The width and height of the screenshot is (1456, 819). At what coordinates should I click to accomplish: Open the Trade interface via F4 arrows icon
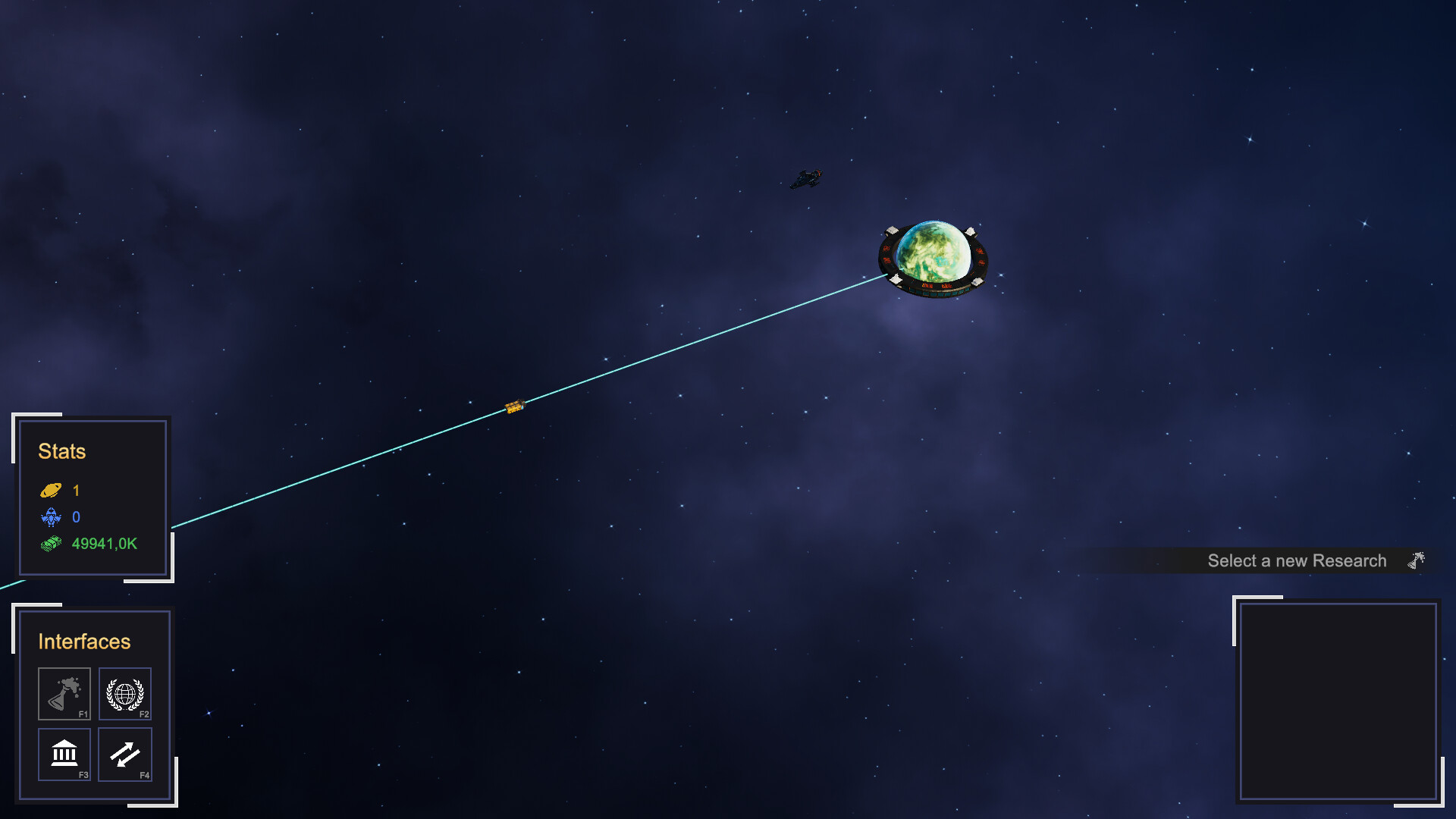(124, 754)
